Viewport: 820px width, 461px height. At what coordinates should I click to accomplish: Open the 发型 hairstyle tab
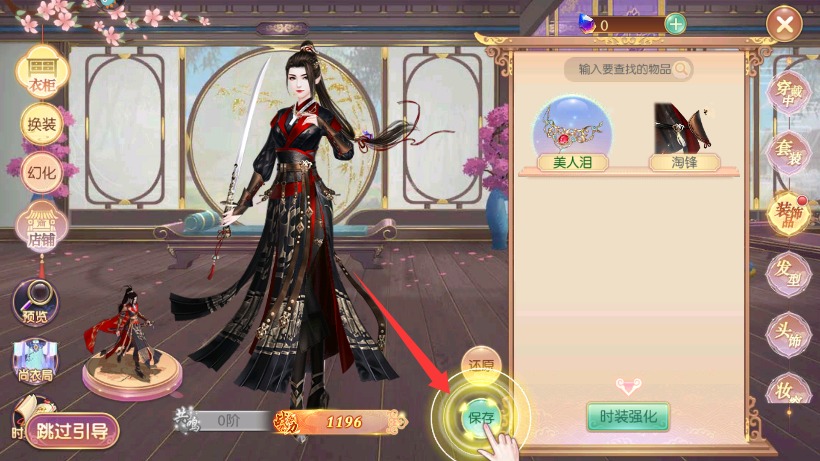[789, 272]
